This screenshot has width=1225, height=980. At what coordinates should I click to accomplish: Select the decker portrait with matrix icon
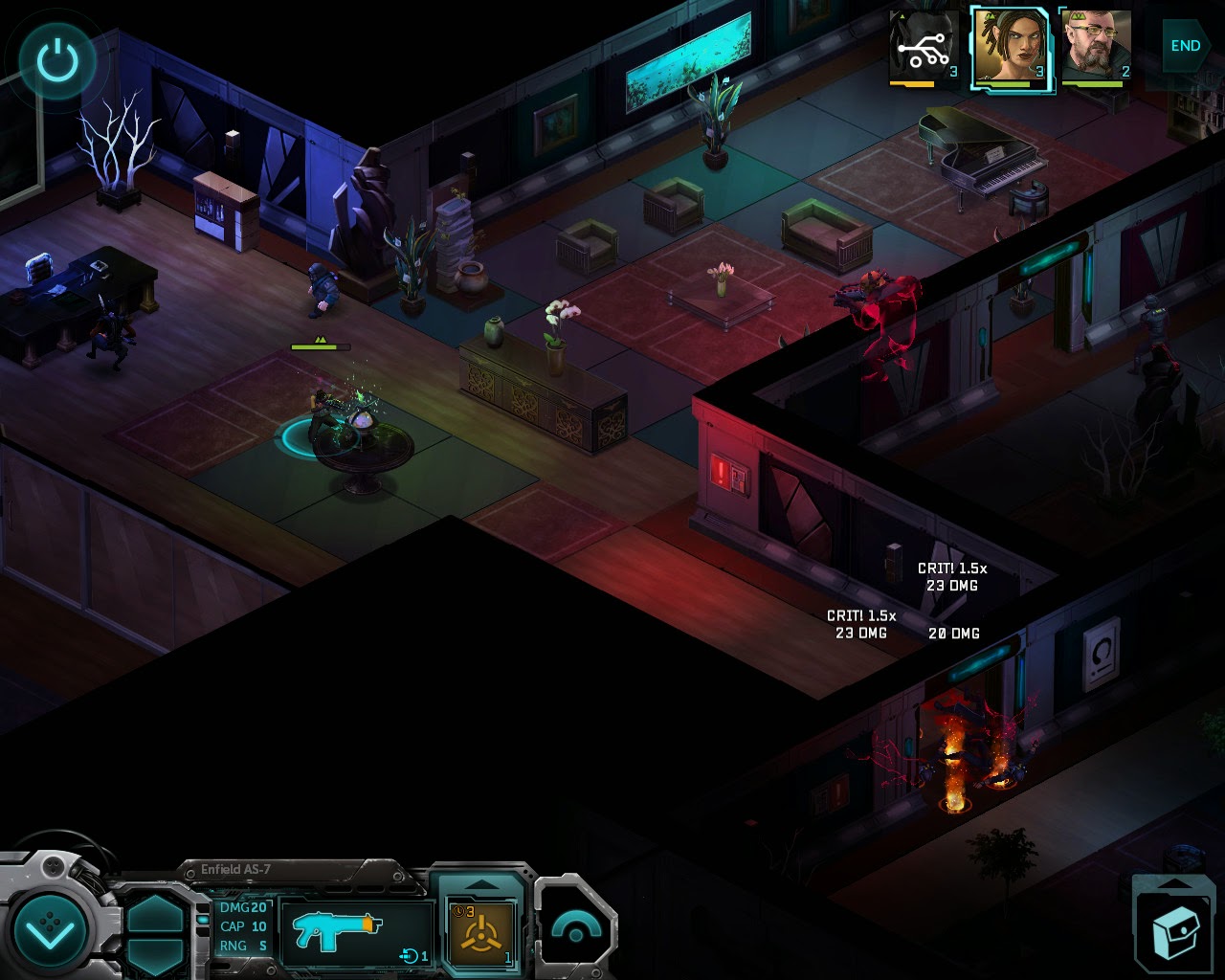click(924, 48)
